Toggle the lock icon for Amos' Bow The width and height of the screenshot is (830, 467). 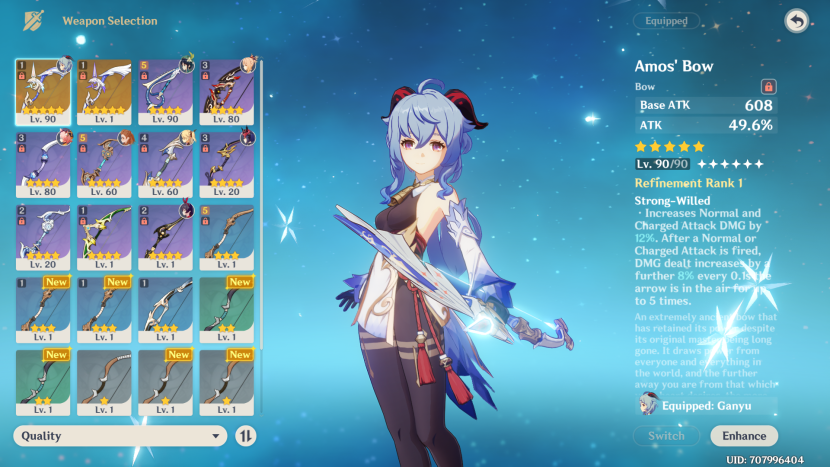pos(768,87)
